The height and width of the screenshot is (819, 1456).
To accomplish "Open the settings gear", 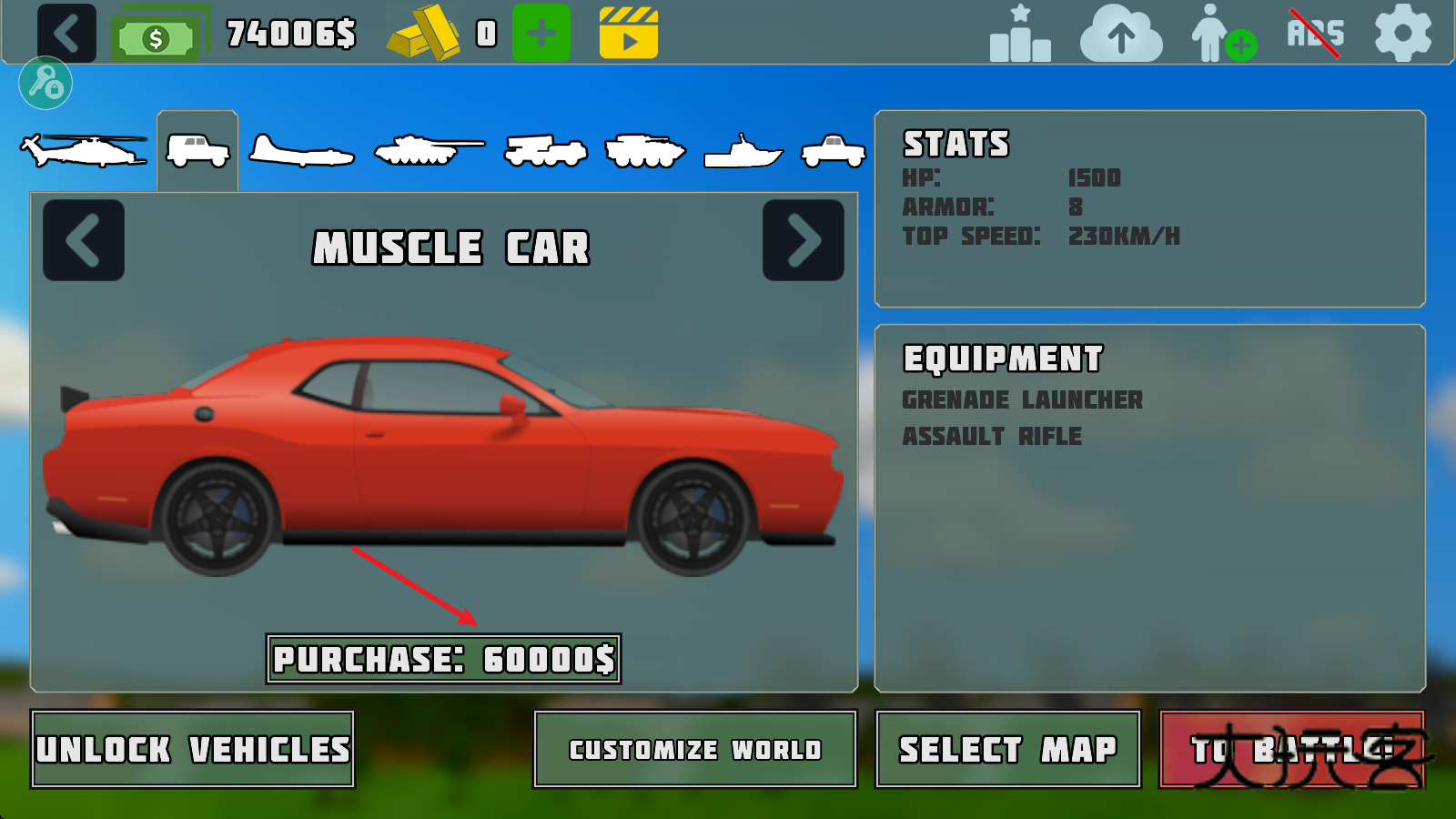I will 1401,34.
